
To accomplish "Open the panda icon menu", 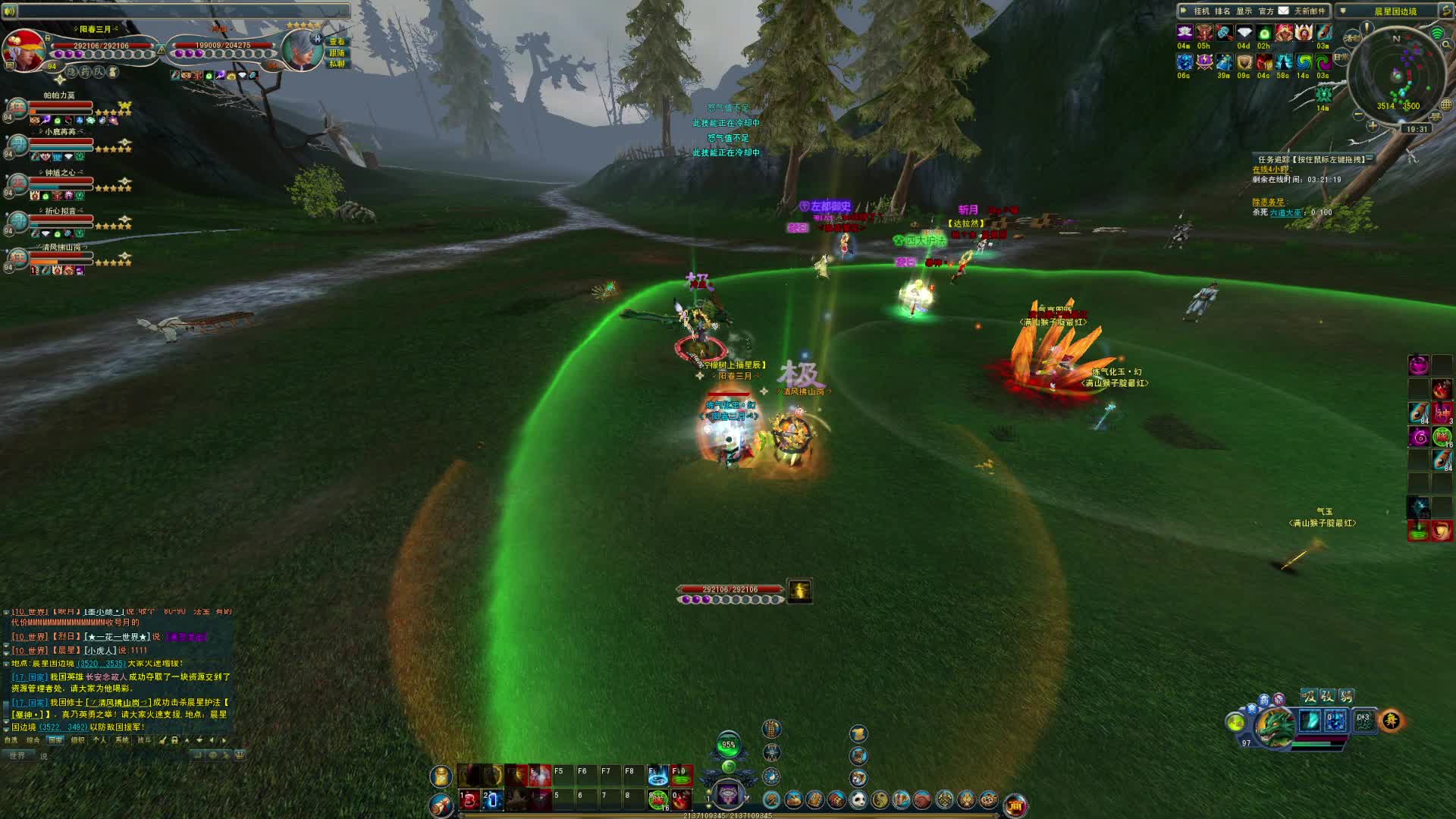I will (858, 799).
